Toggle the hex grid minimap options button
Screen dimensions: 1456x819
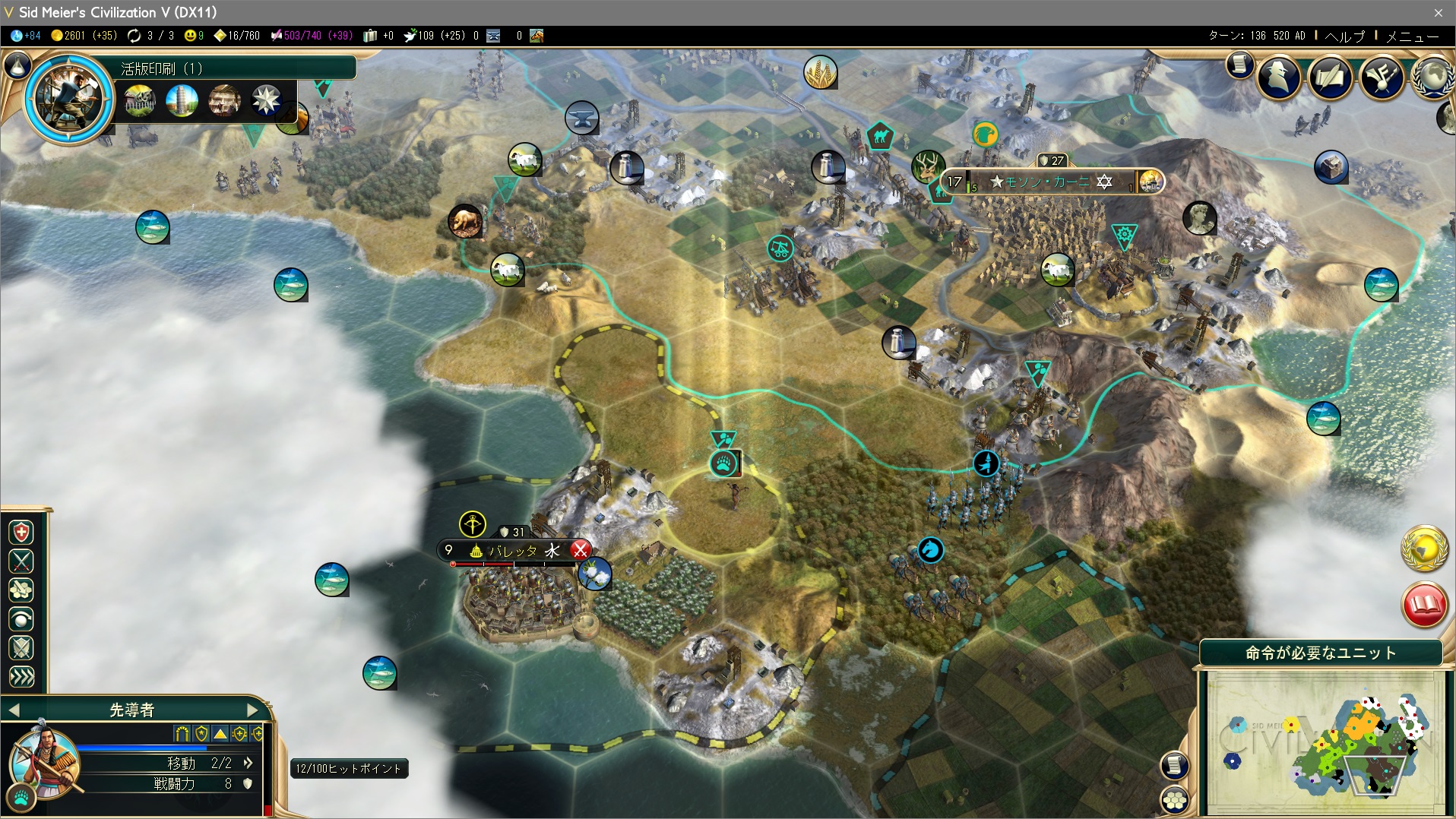1175,799
